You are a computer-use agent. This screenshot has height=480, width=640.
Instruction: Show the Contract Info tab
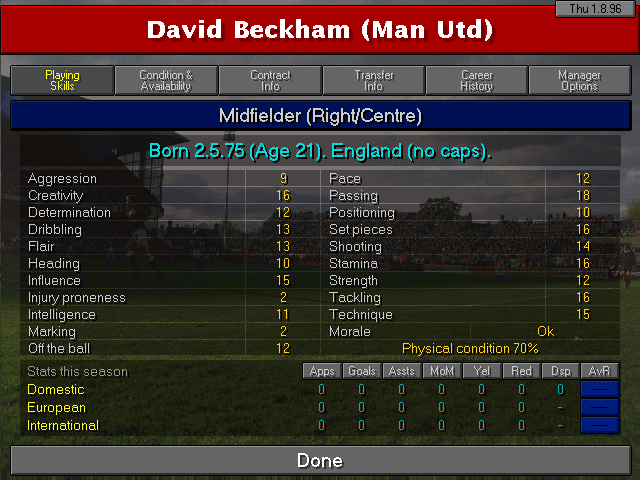[x=270, y=81]
